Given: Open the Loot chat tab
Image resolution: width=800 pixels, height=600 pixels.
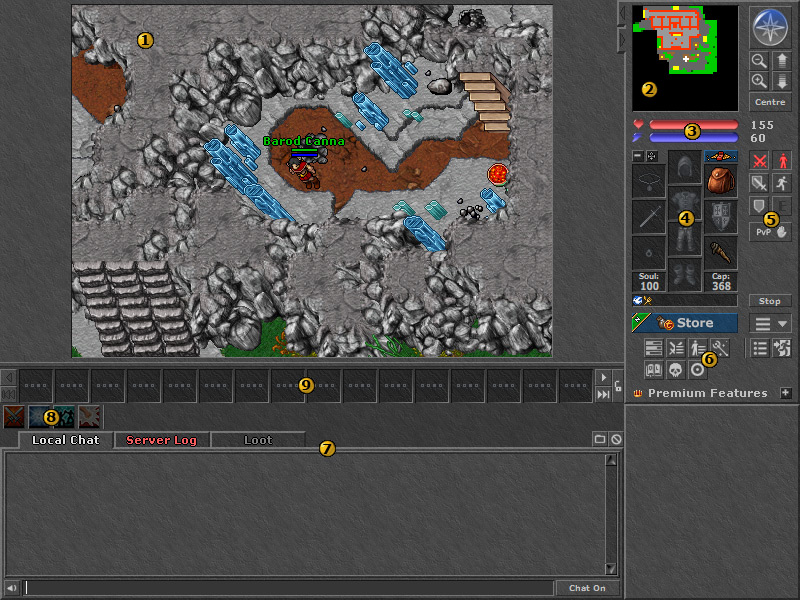Looking at the screenshot, I should click(257, 440).
